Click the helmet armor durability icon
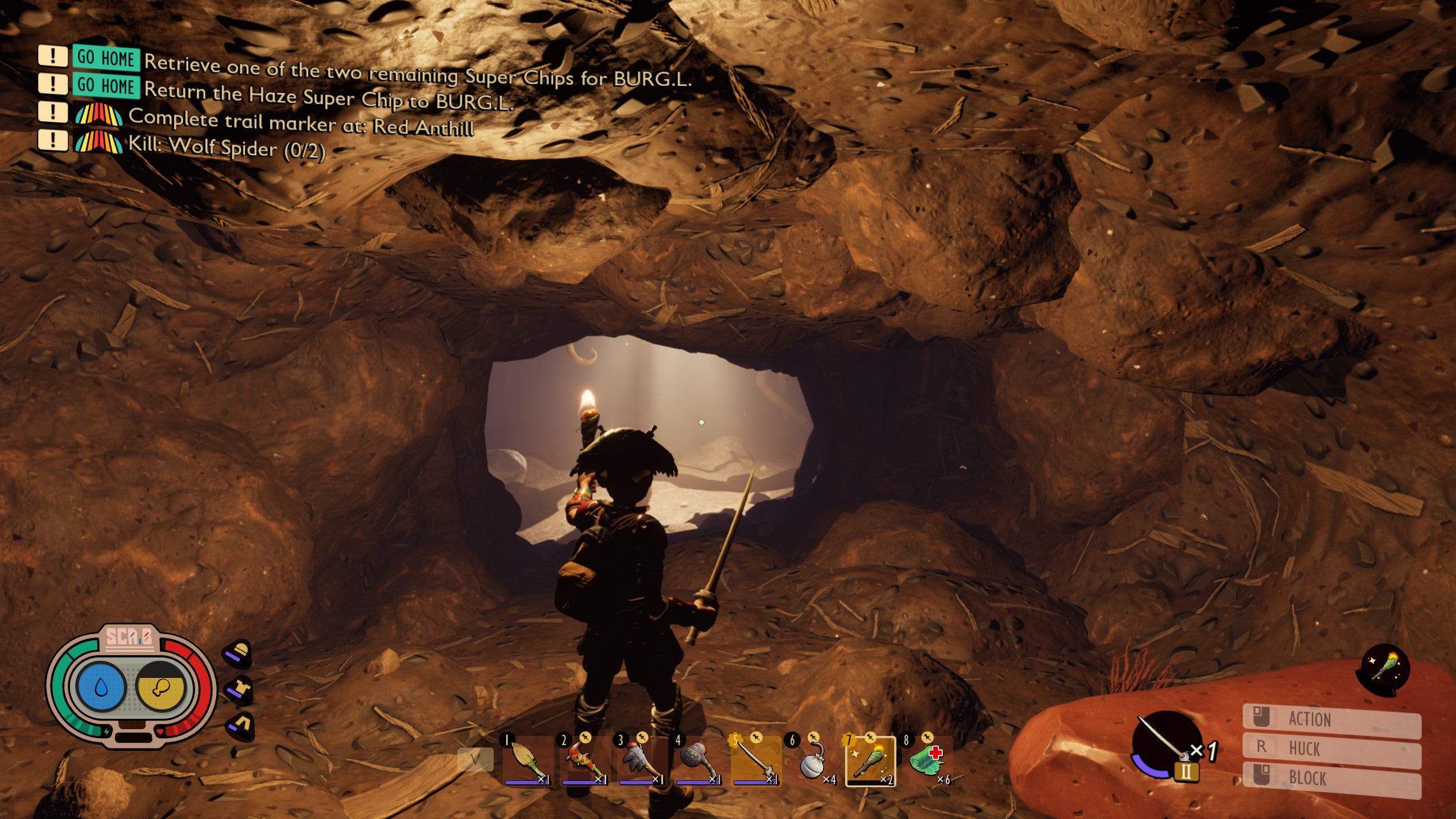 point(238,653)
